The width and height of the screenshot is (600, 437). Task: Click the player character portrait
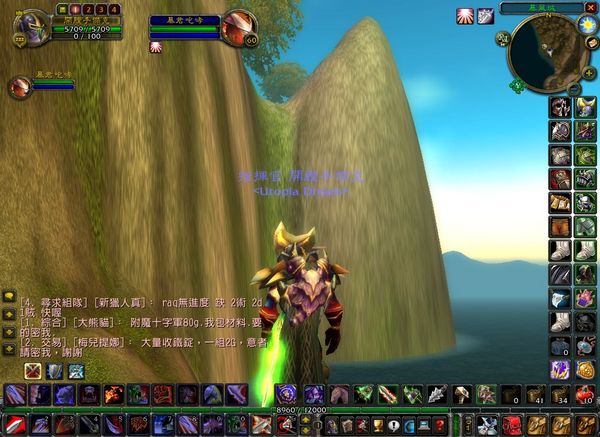(x=33, y=24)
